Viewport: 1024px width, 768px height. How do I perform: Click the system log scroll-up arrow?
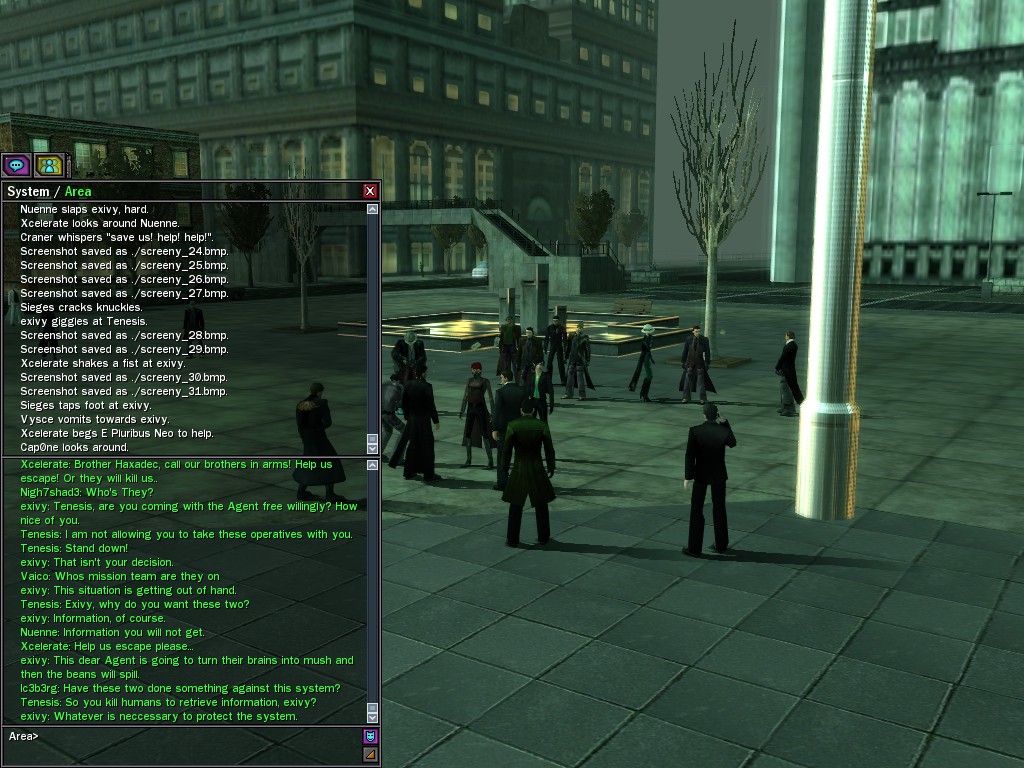coord(373,210)
